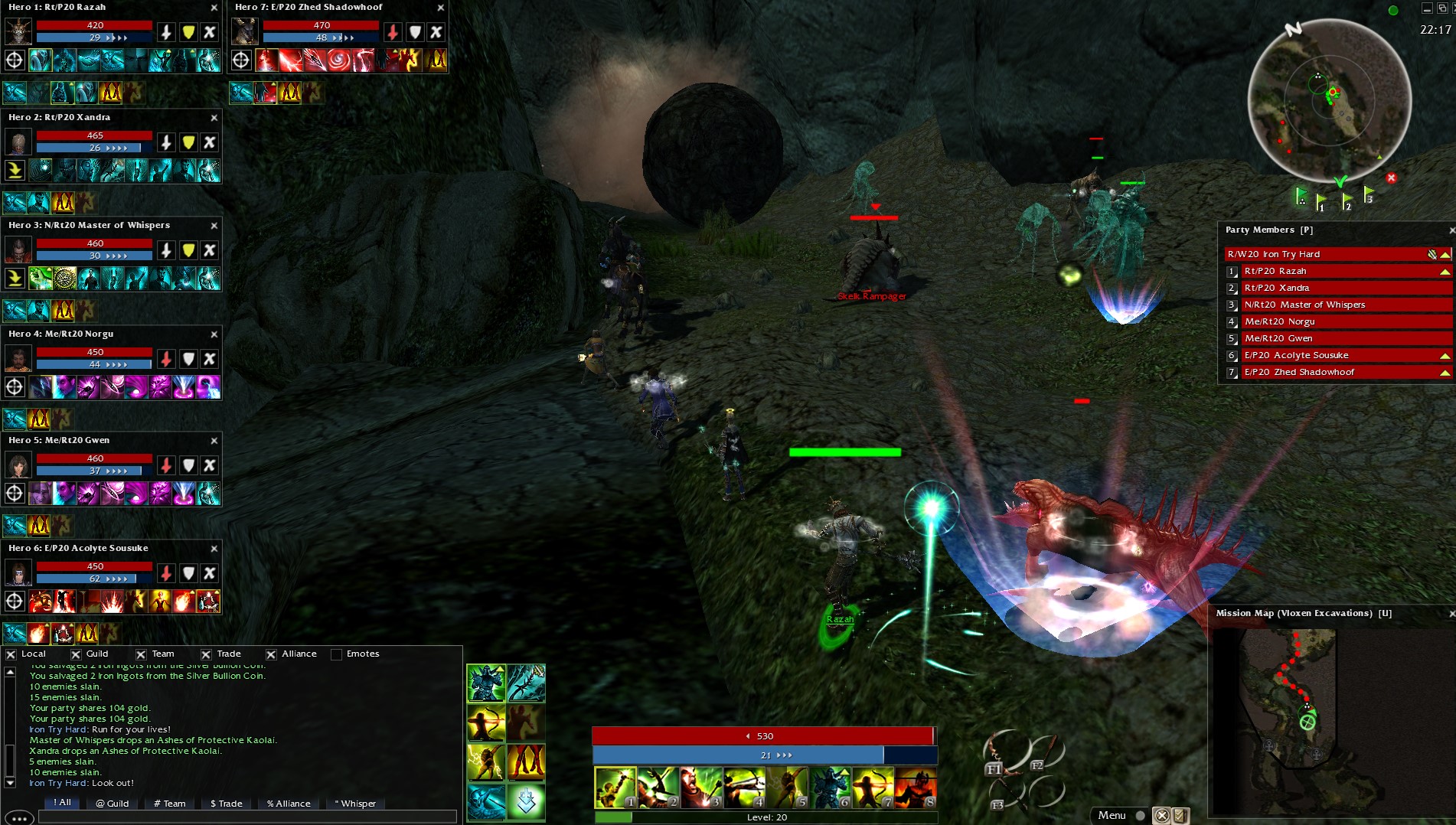Close the Hero 7 Zhed Shadowhoof panel
This screenshot has width=1456, height=825.
pos(441,8)
